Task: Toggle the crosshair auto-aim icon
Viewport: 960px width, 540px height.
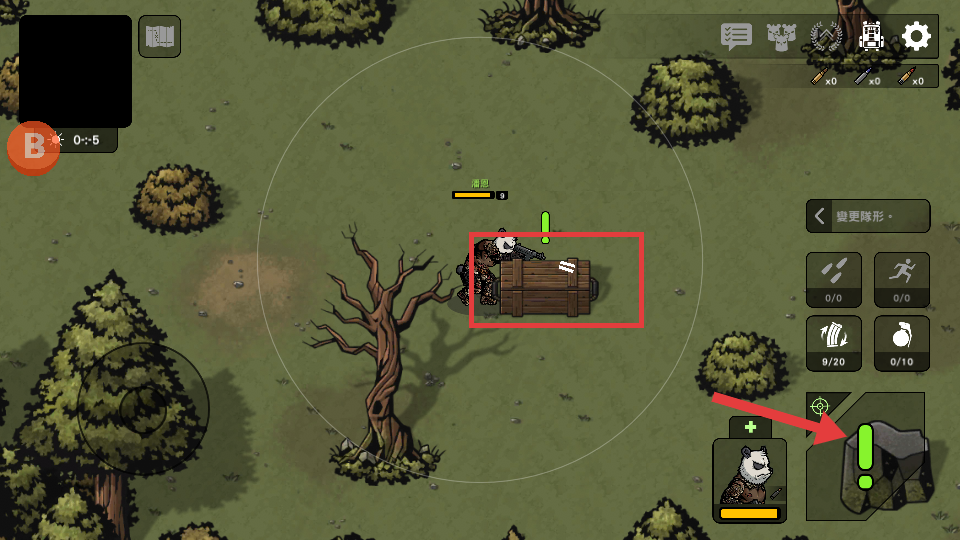Action: click(x=820, y=405)
